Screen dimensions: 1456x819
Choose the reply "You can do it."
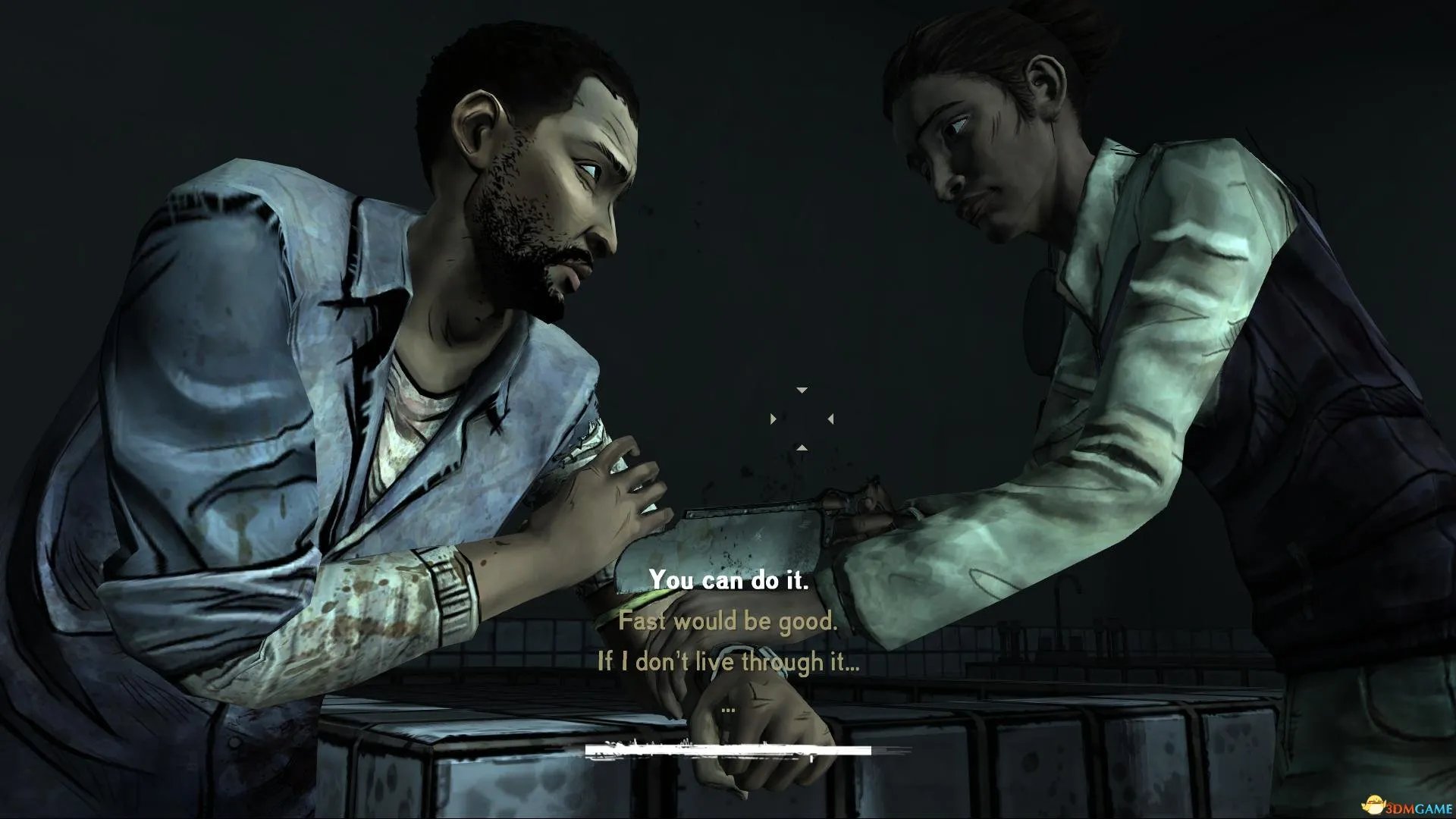tap(728, 581)
